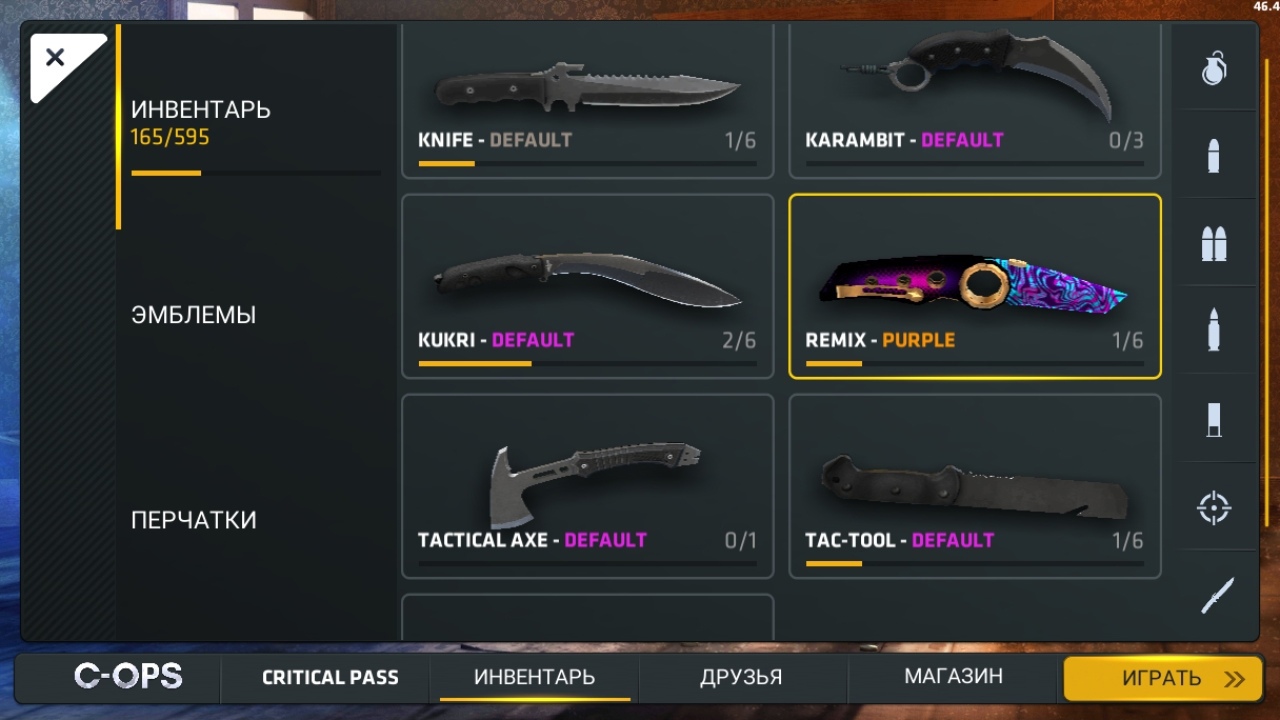1280x720 pixels.
Task: Open the МАГАЗИН tab
Action: [953, 677]
